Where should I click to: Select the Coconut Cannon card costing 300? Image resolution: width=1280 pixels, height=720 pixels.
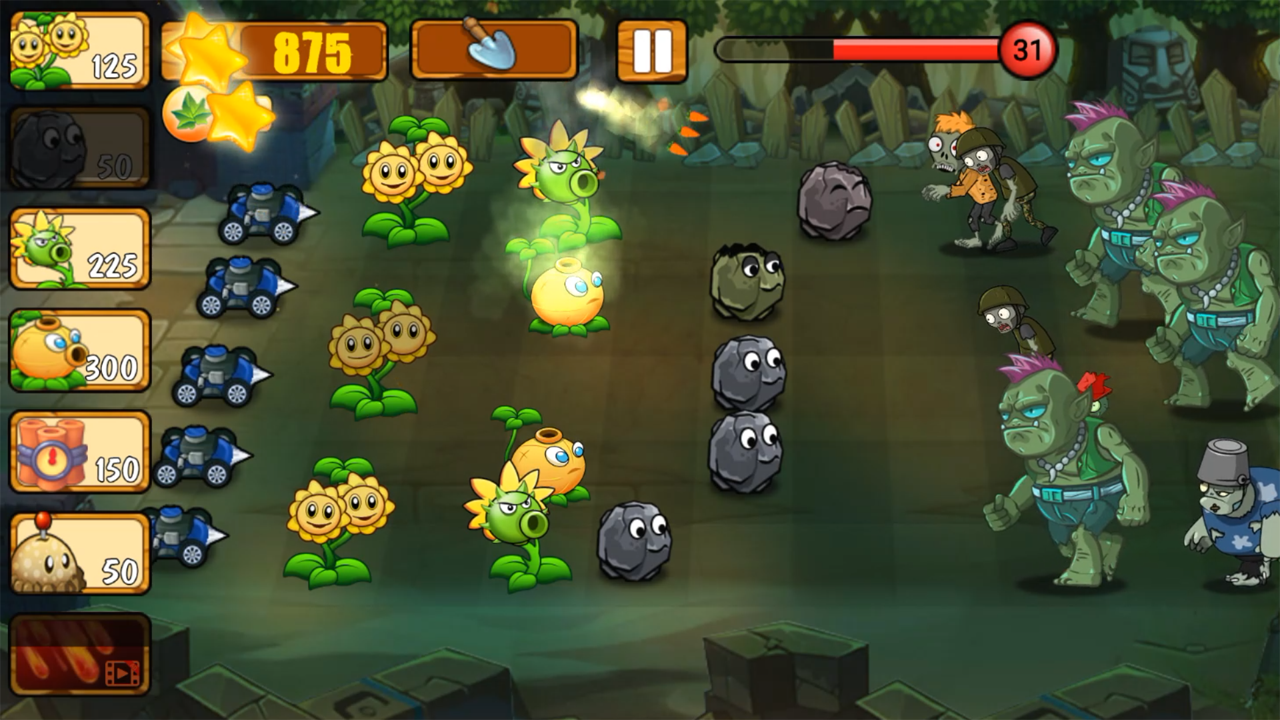[78, 348]
